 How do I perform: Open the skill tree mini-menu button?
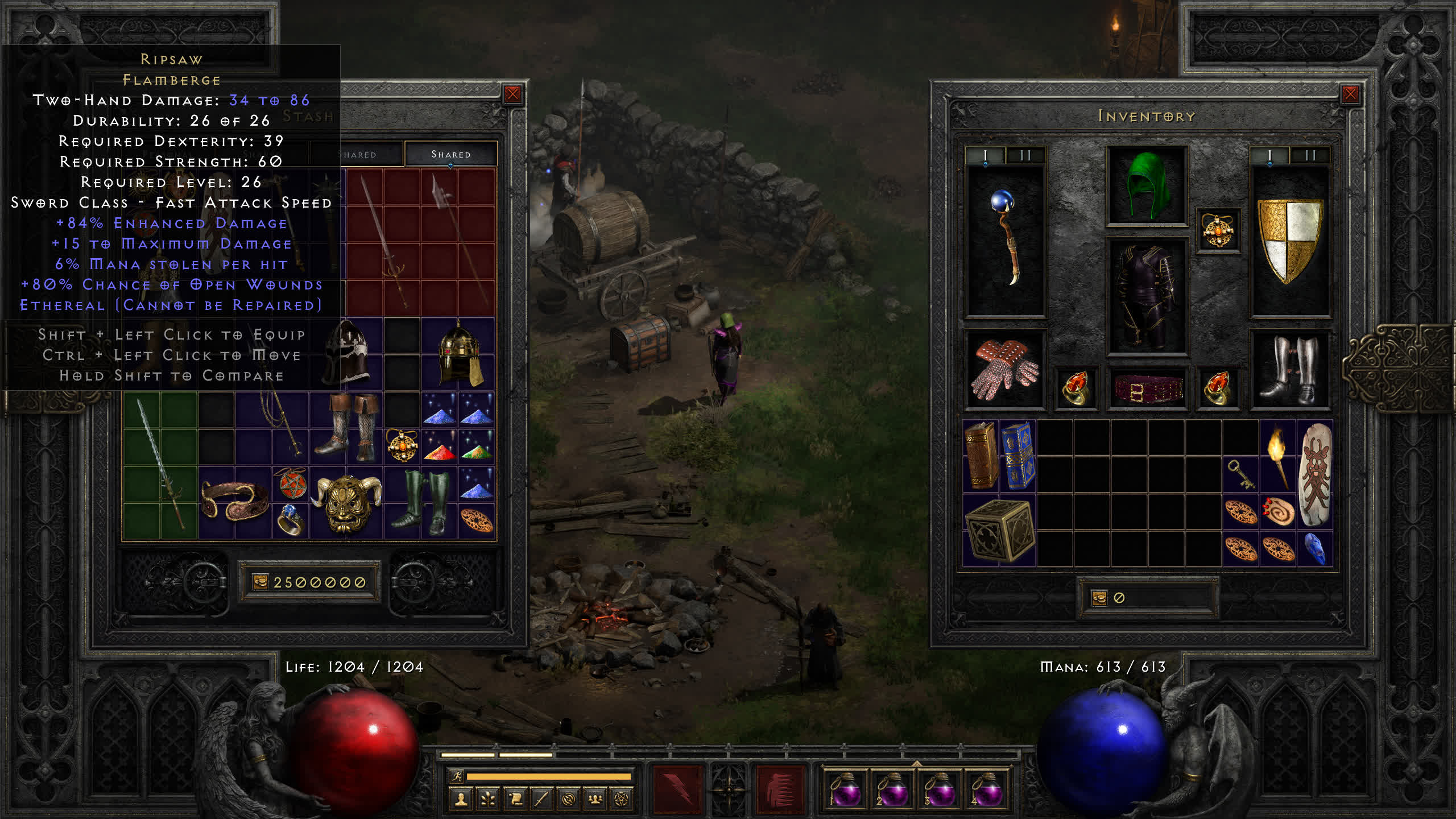coord(488,800)
